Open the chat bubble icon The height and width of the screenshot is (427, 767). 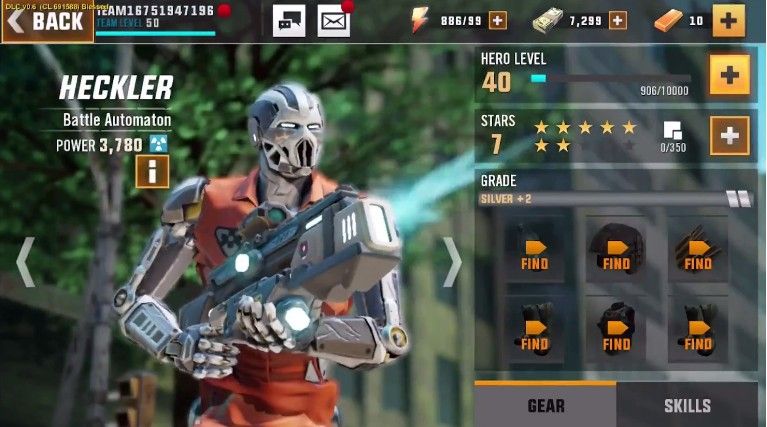pos(289,20)
